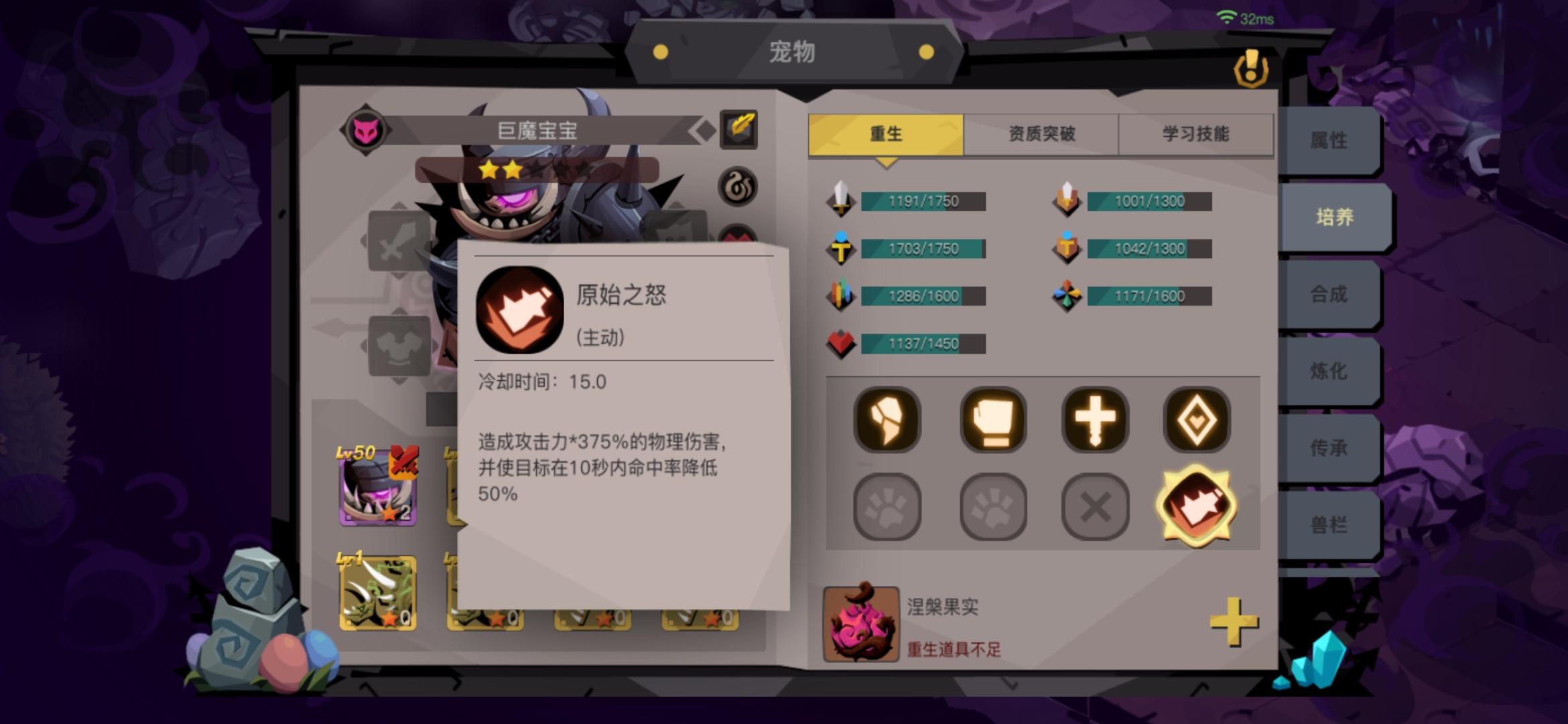Open the 炼化 panel from side menu

[x=1330, y=371]
